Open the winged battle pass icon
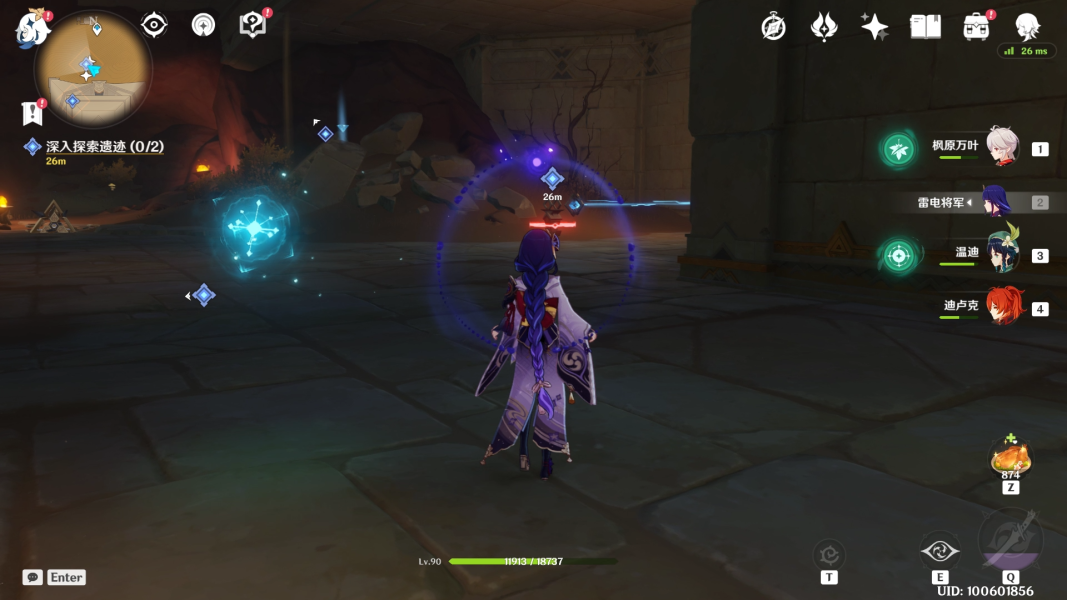Image resolution: width=1067 pixels, height=600 pixels. click(x=823, y=27)
